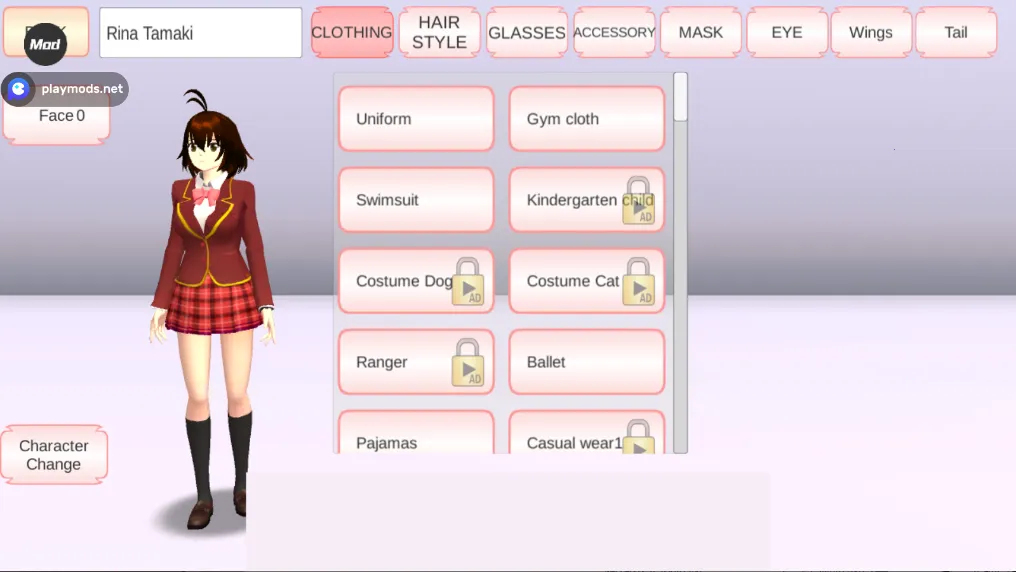Select the Ranger outfit
This screenshot has height=572, width=1016.
pyautogui.click(x=416, y=362)
